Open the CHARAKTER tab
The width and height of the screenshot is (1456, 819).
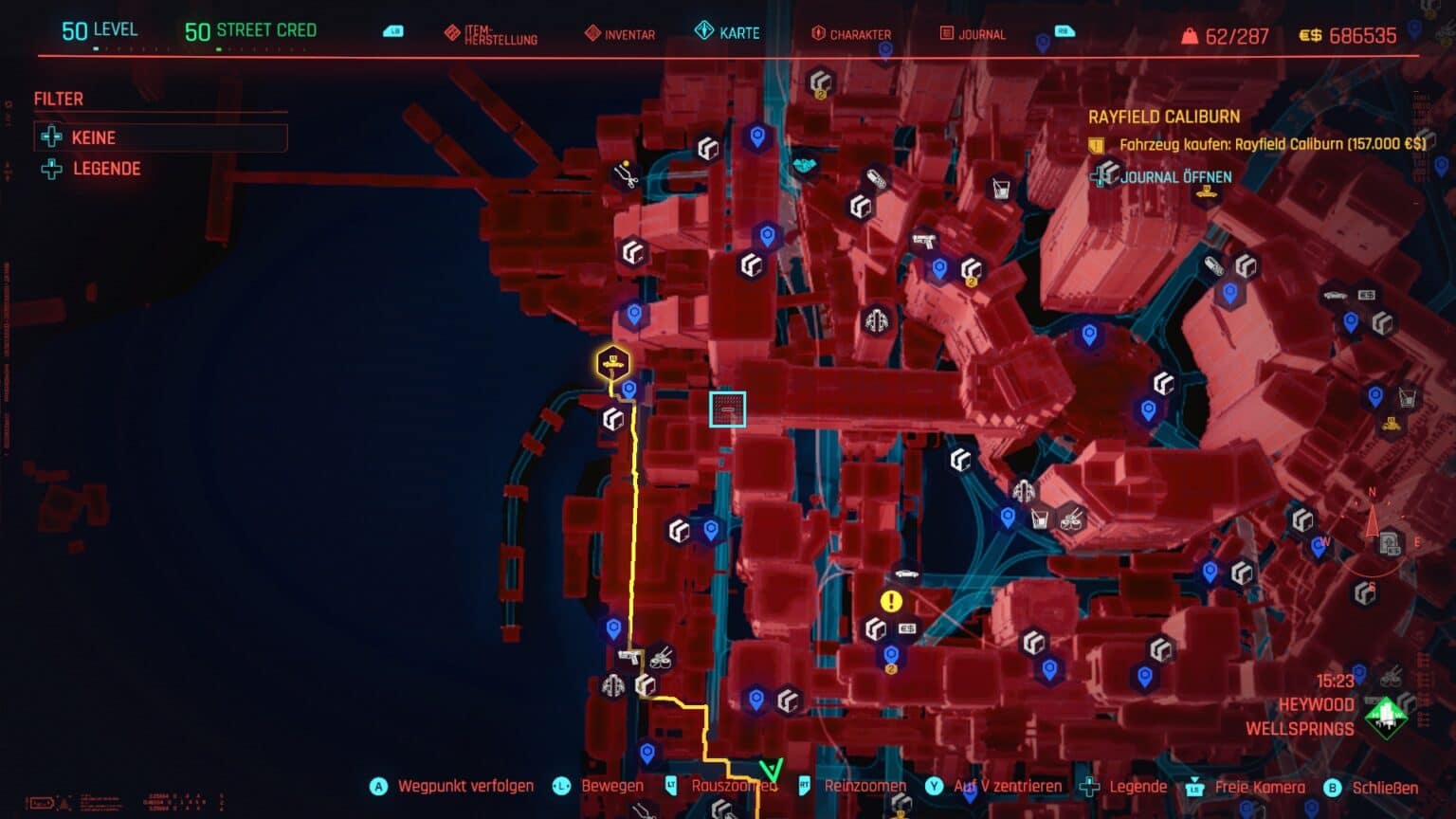pyautogui.click(x=859, y=34)
